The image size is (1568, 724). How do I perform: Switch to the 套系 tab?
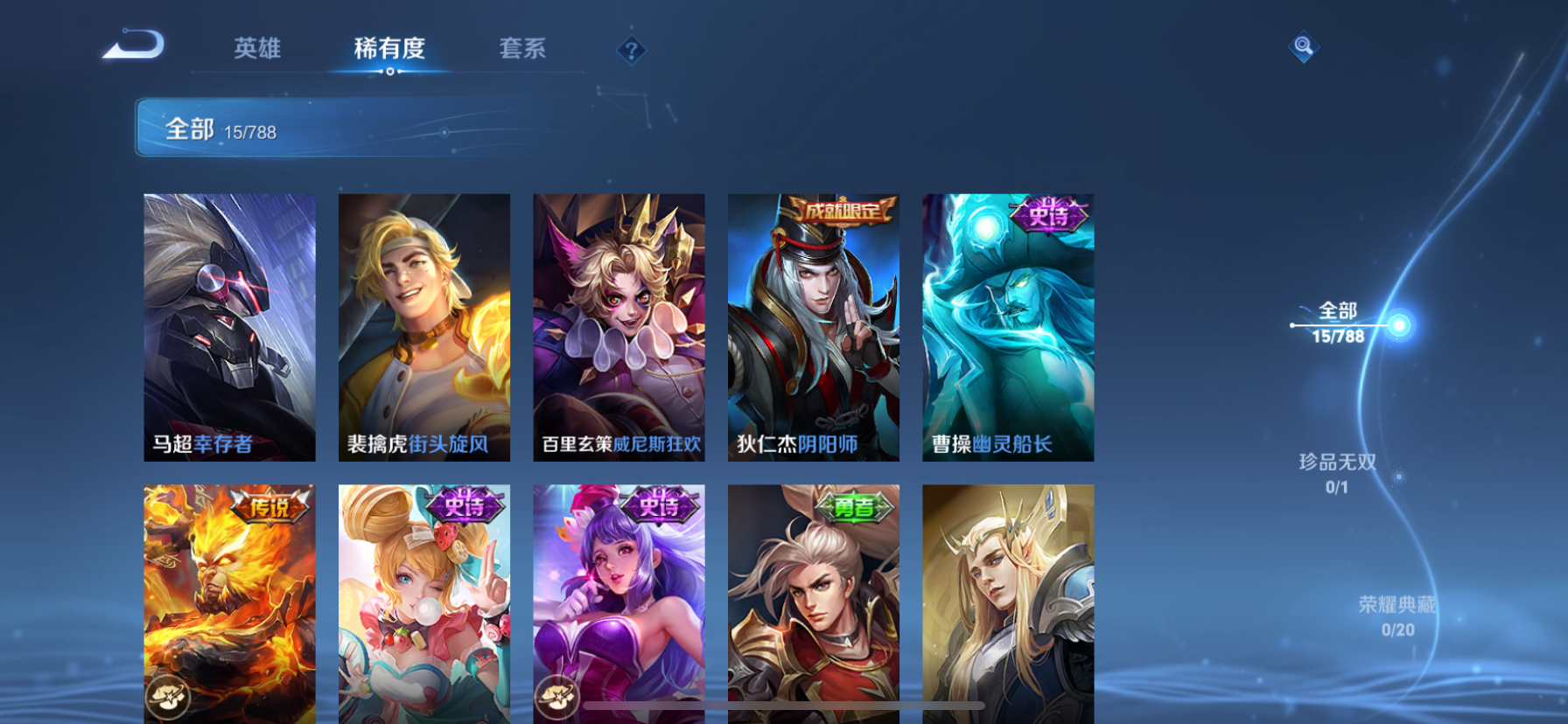point(522,50)
